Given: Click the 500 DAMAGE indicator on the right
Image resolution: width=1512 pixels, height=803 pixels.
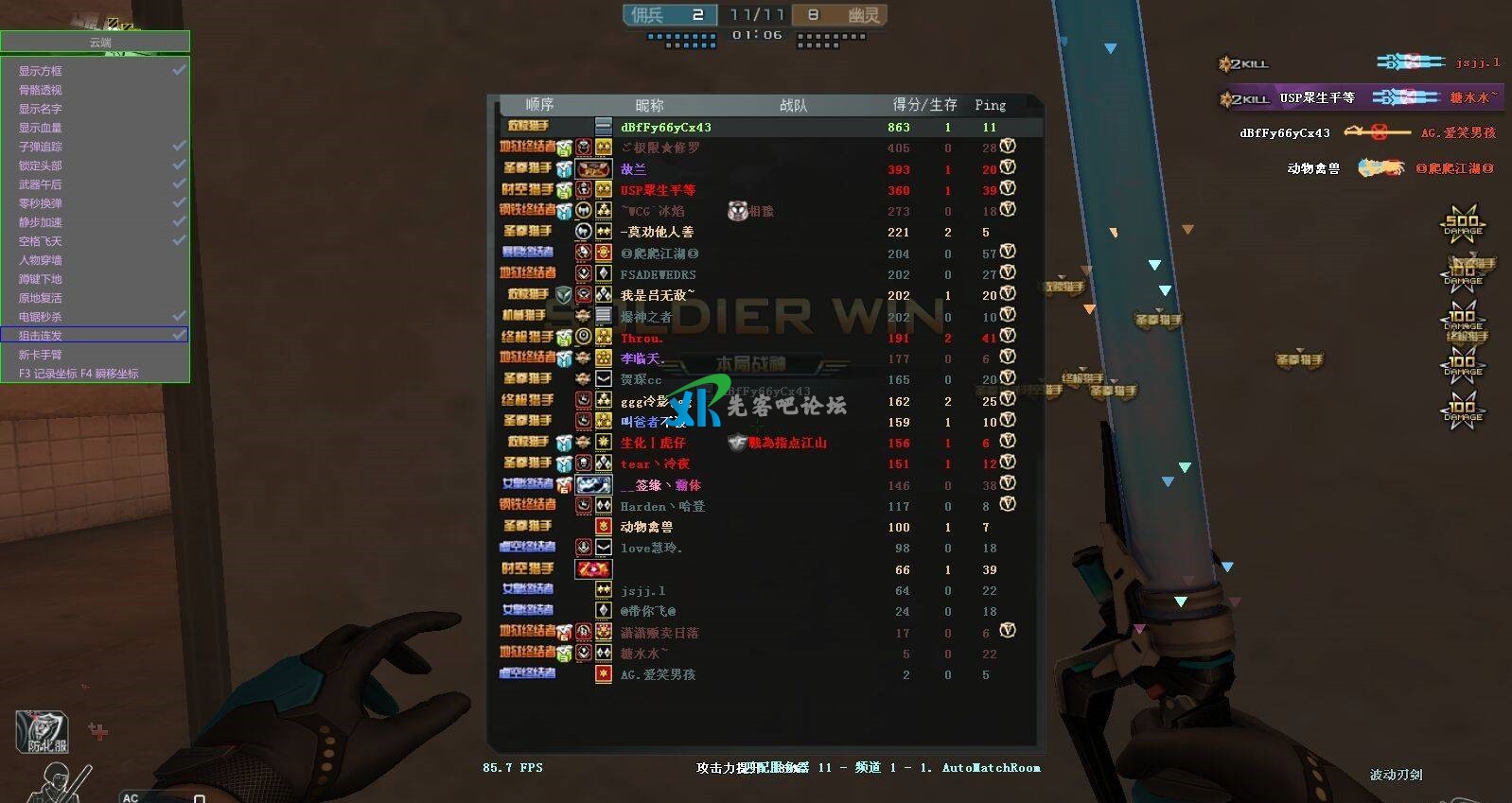Looking at the screenshot, I should click(1462, 225).
